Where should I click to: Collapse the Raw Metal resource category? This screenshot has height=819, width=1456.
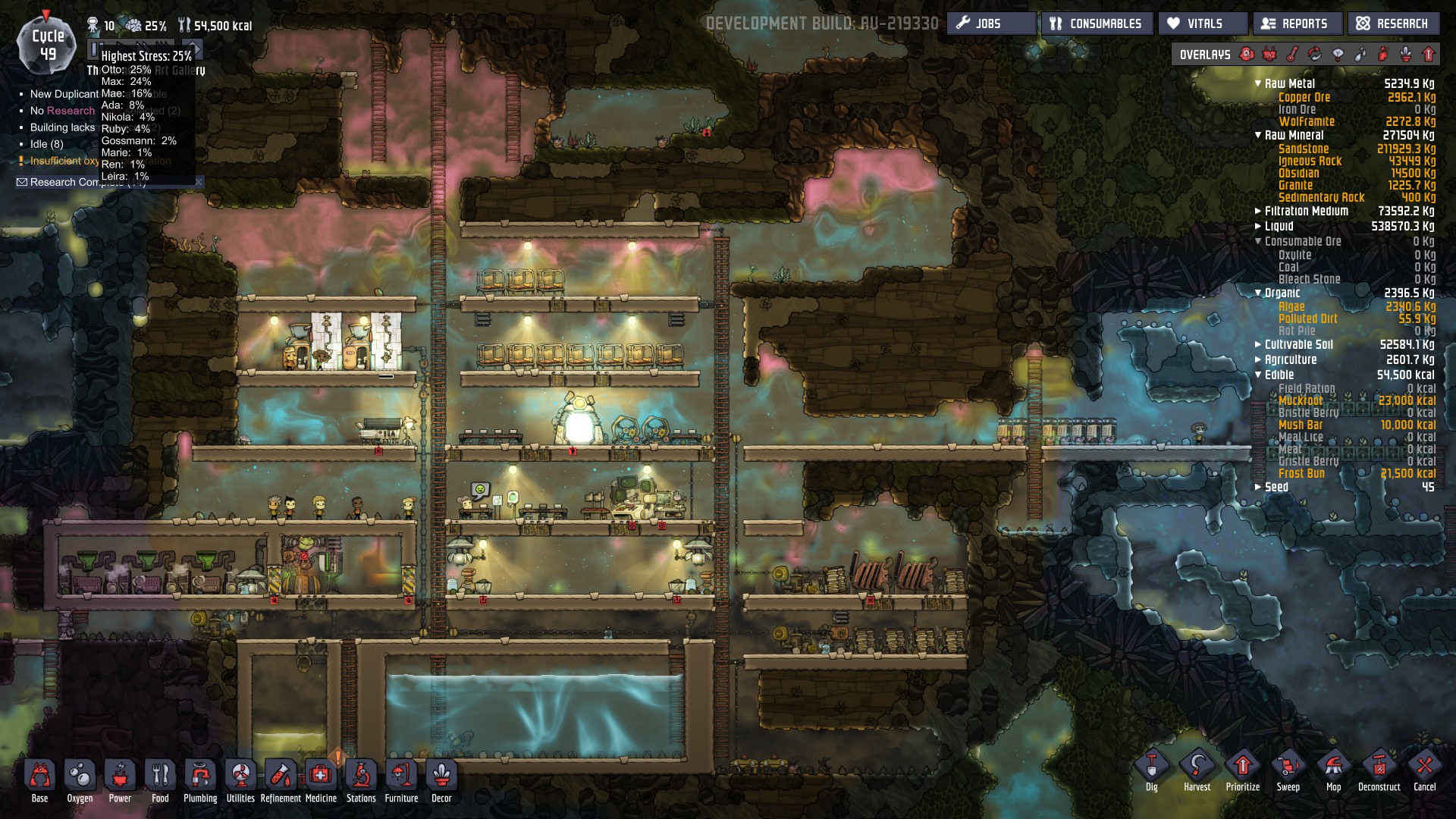[x=1258, y=84]
